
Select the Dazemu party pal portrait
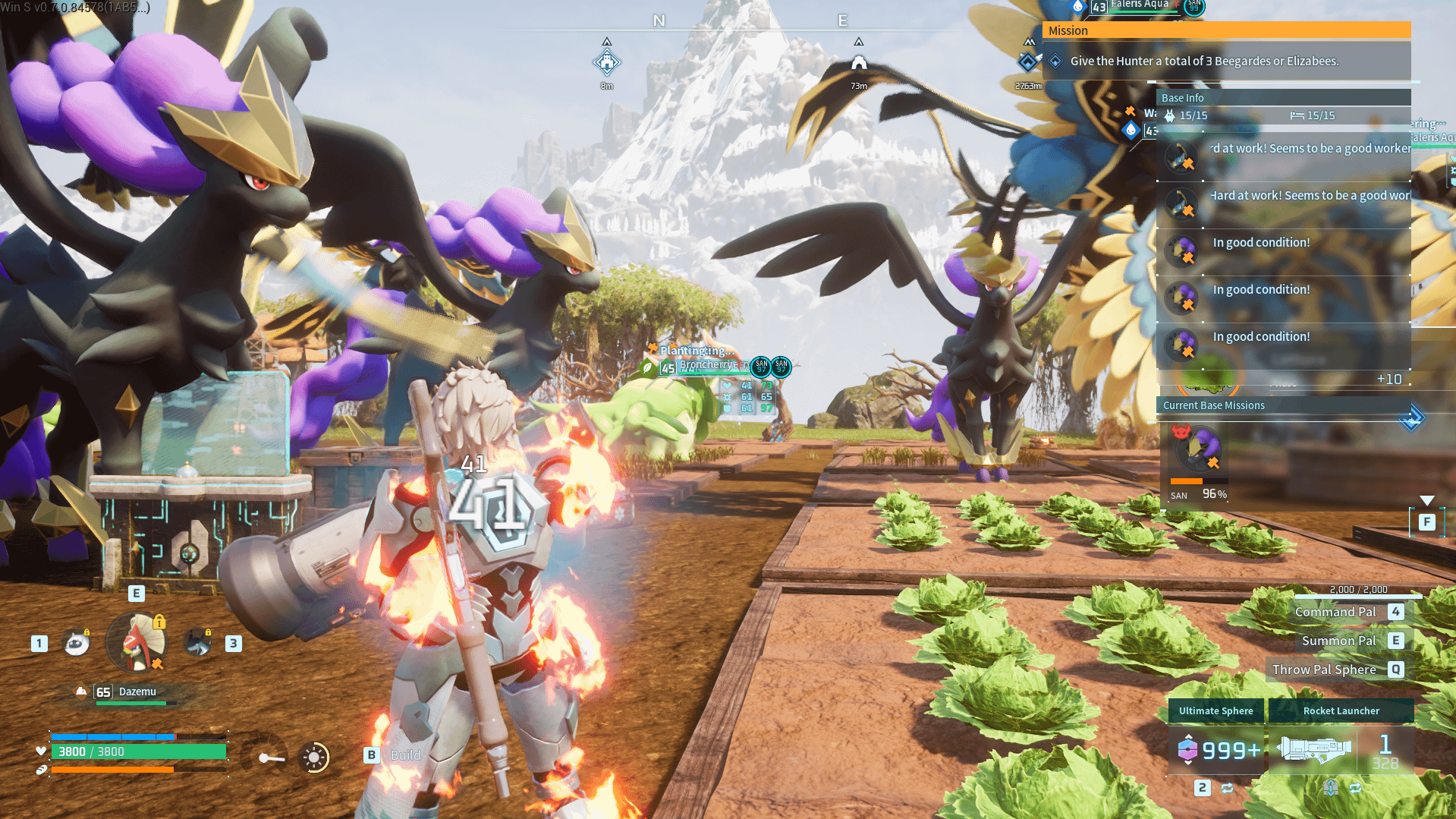pyautogui.click(x=137, y=642)
